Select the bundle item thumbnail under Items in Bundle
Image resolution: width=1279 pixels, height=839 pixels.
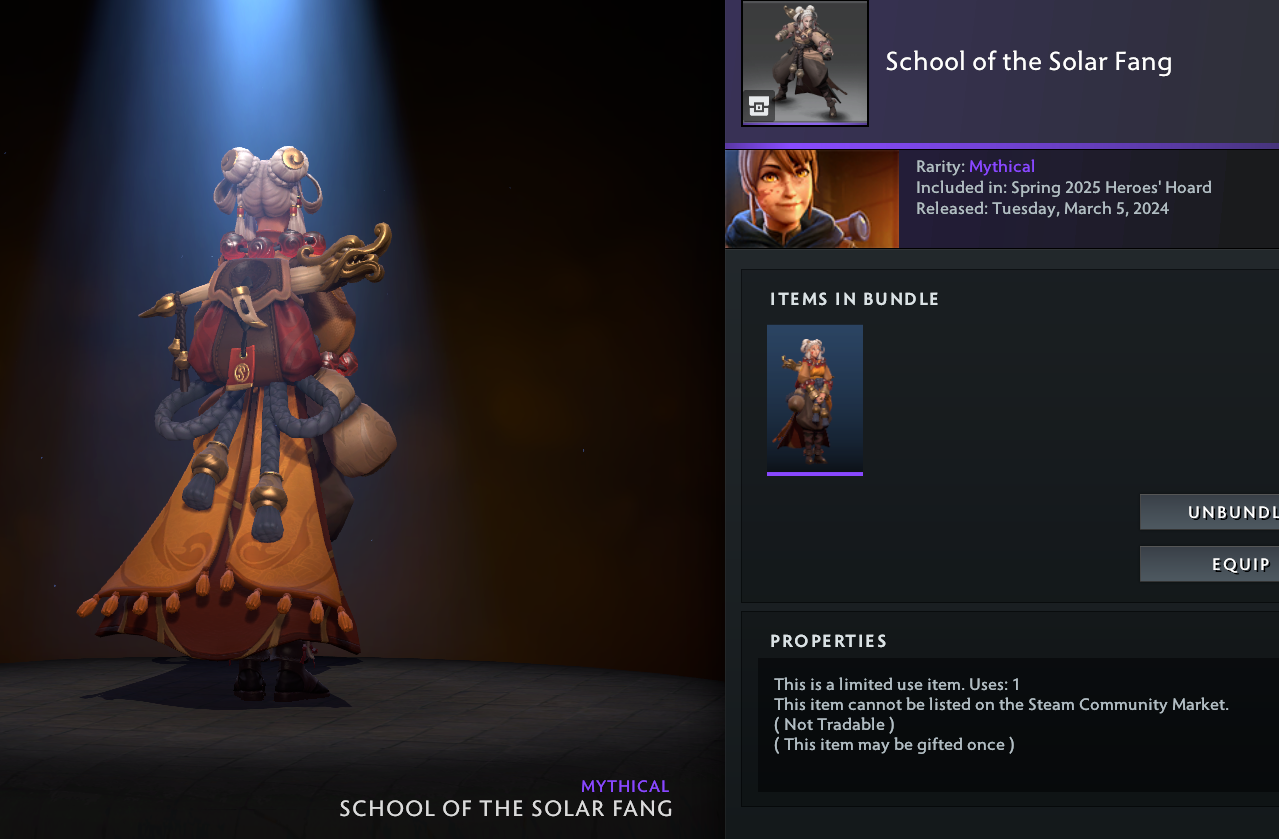coord(815,398)
